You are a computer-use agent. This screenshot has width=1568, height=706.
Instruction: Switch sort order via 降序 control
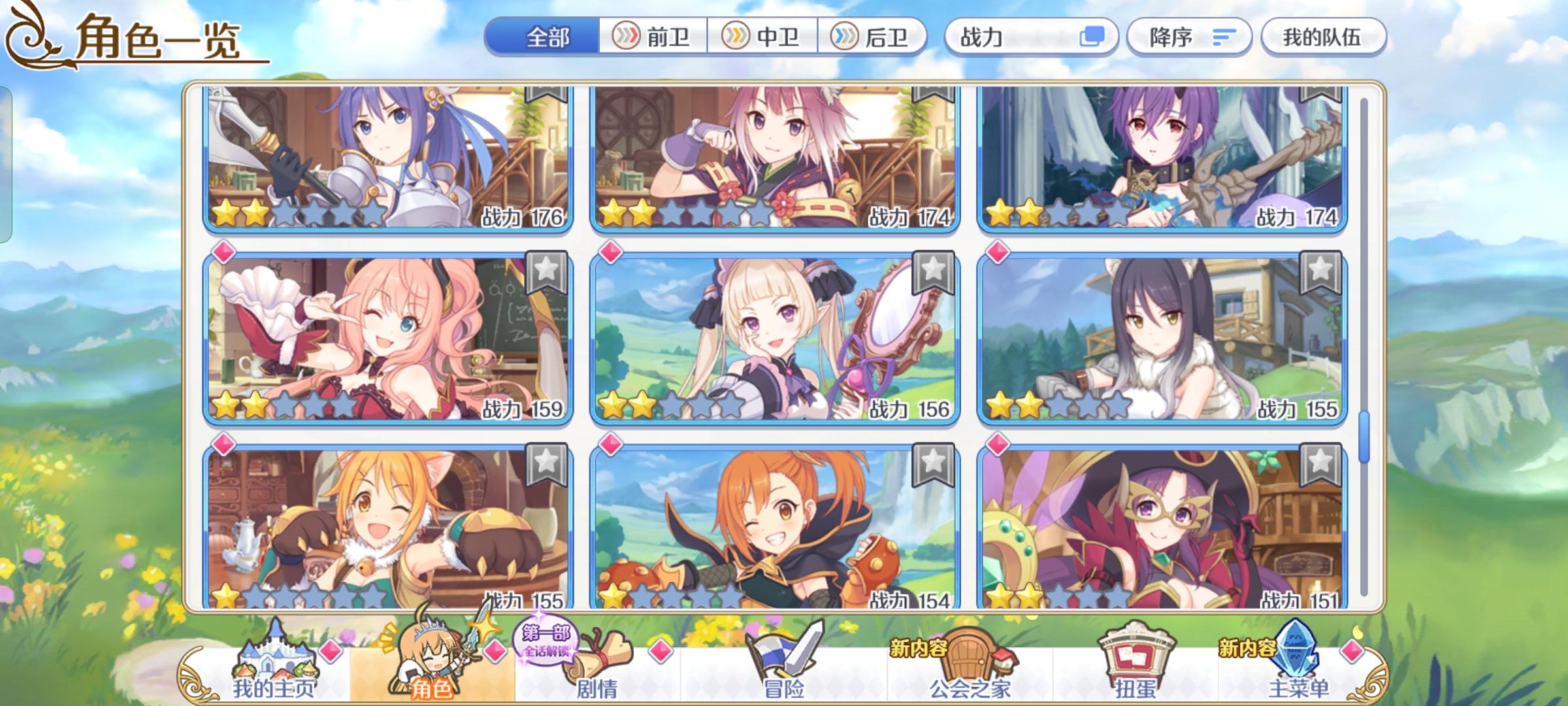1189,37
